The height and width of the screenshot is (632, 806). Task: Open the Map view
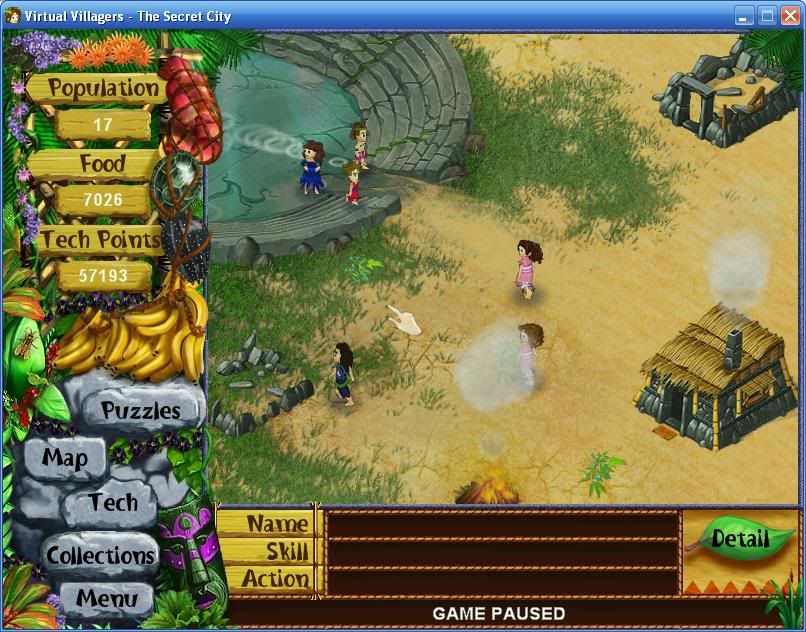[x=65, y=459]
